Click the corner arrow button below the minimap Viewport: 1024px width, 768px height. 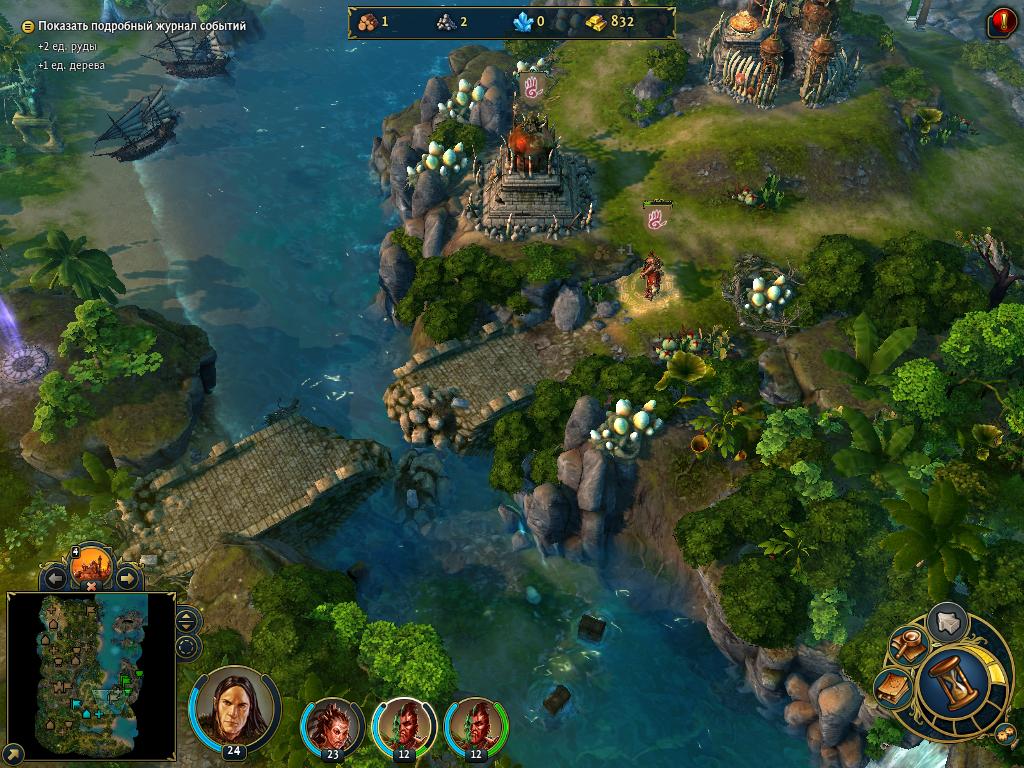coord(14,752)
